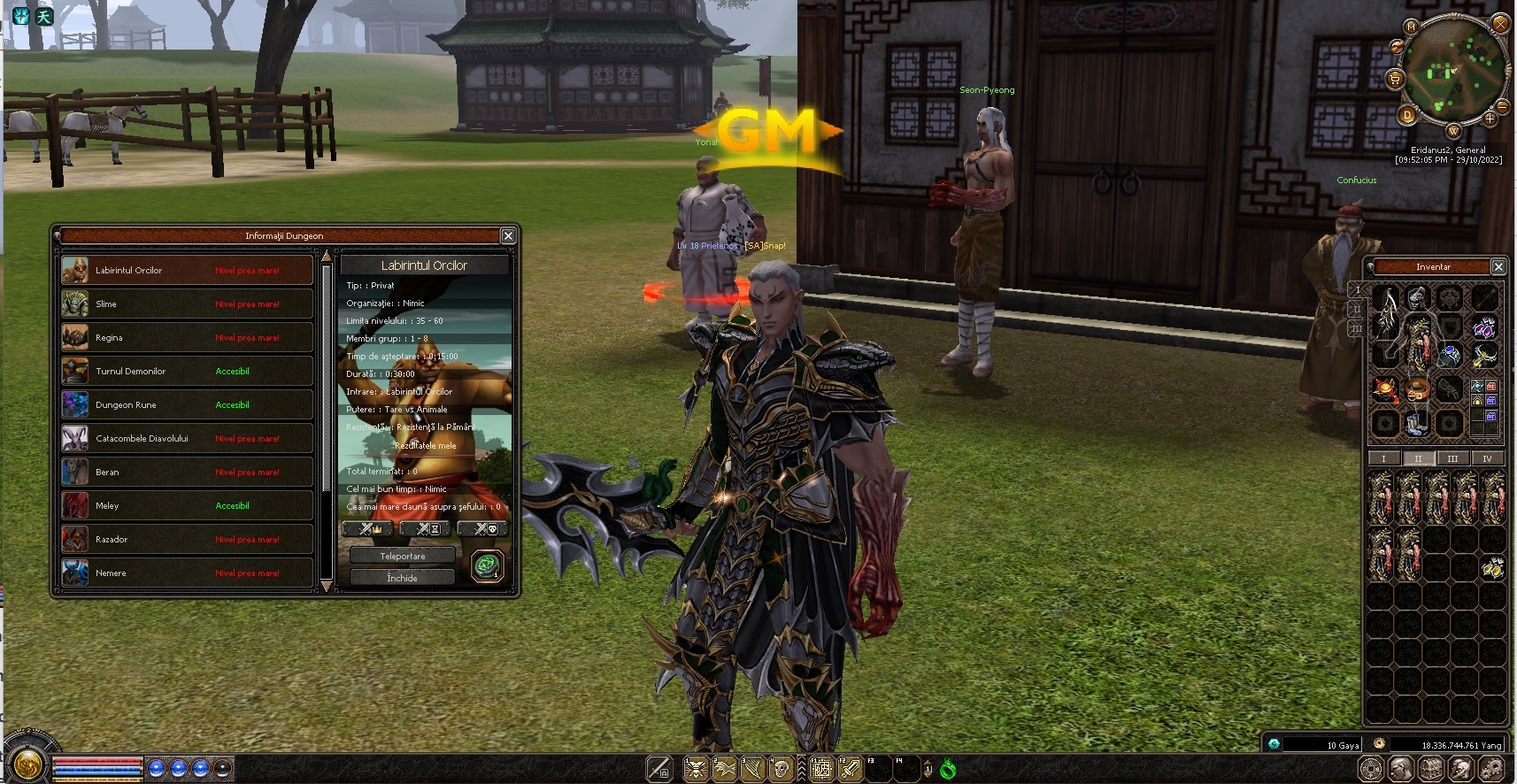Open the crown ranking button

[x=368, y=529]
